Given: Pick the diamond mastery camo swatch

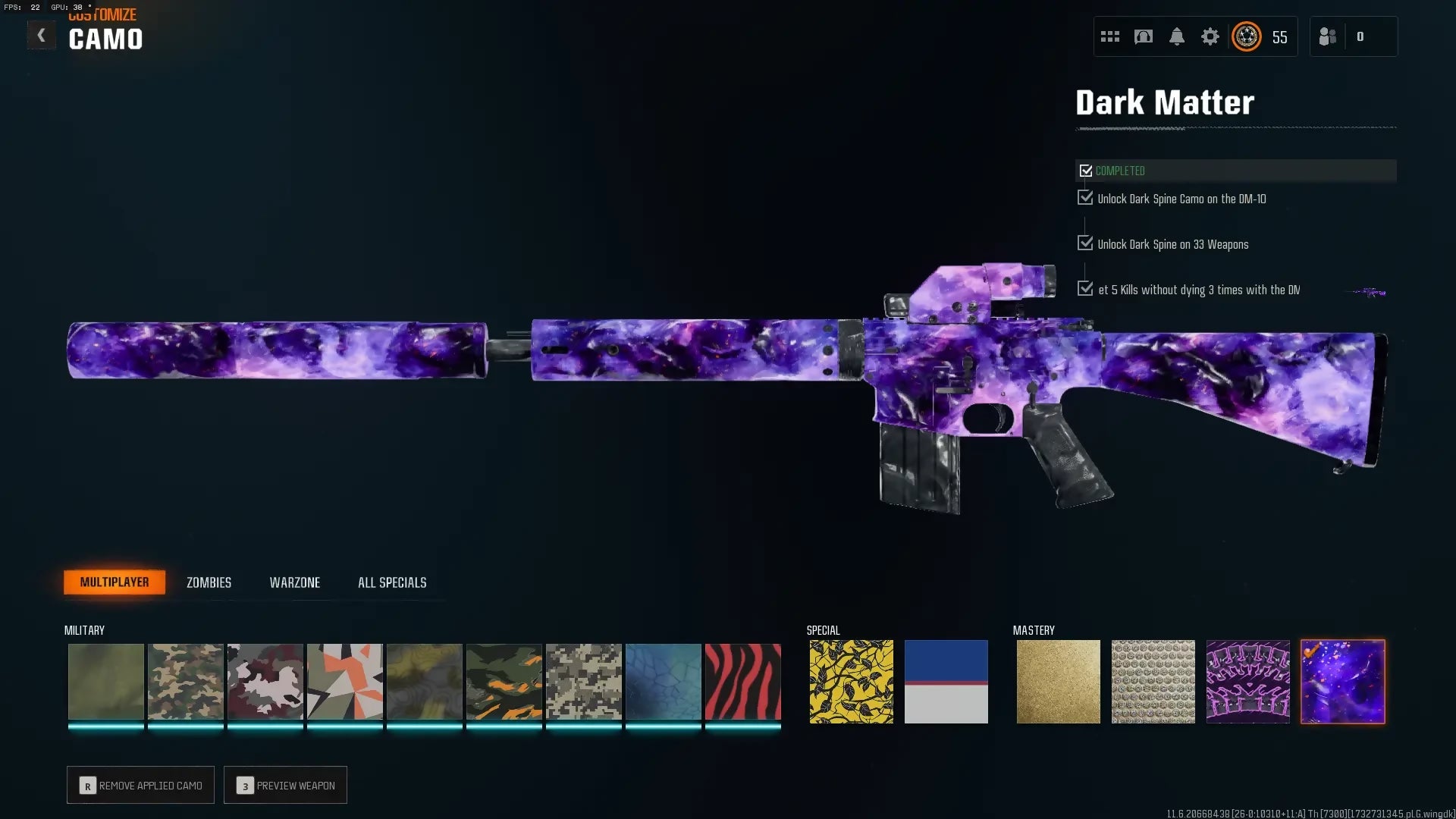Looking at the screenshot, I should click(1153, 682).
